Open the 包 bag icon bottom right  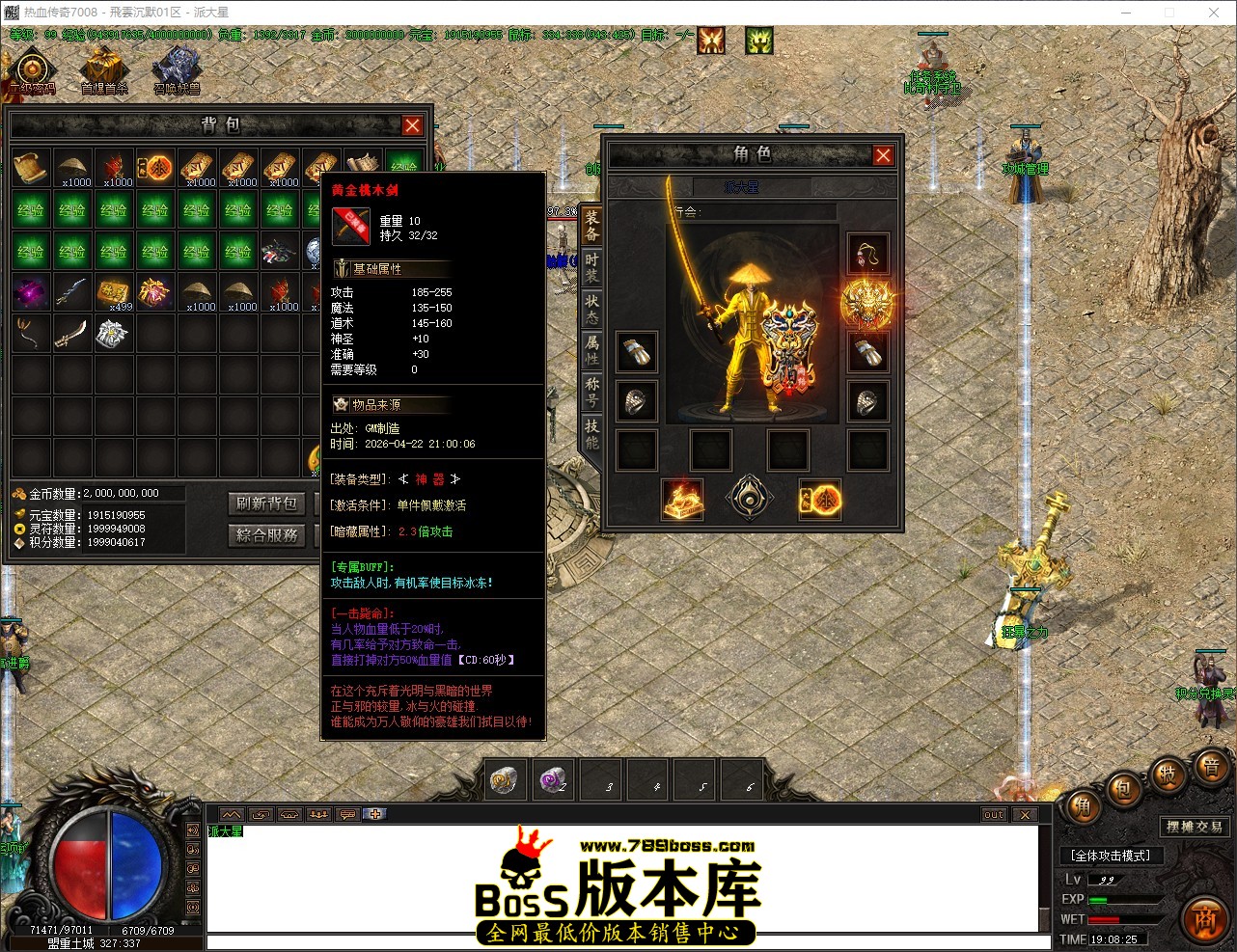click(x=1122, y=791)
